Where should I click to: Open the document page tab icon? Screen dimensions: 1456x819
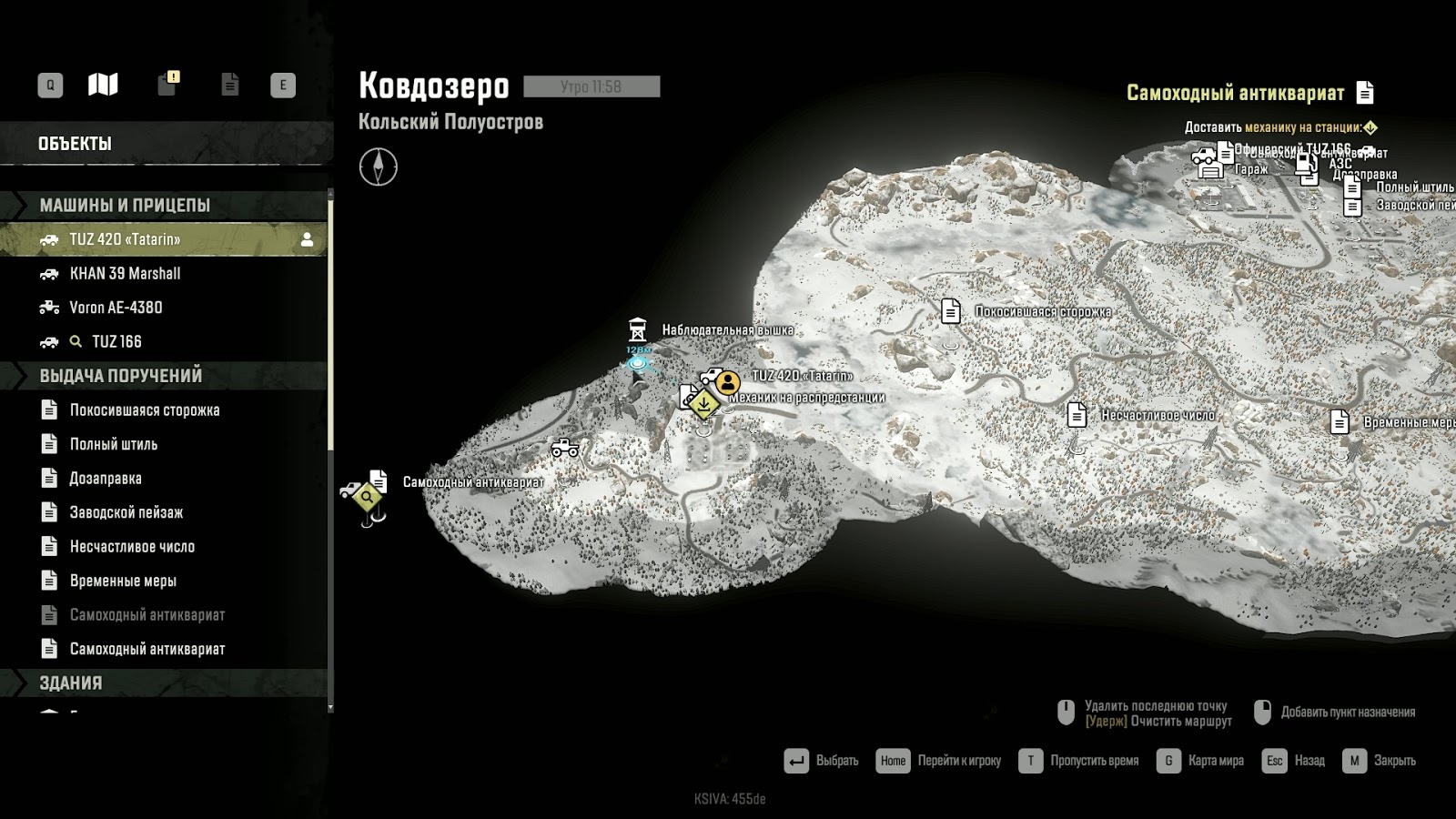click(230, 85)
